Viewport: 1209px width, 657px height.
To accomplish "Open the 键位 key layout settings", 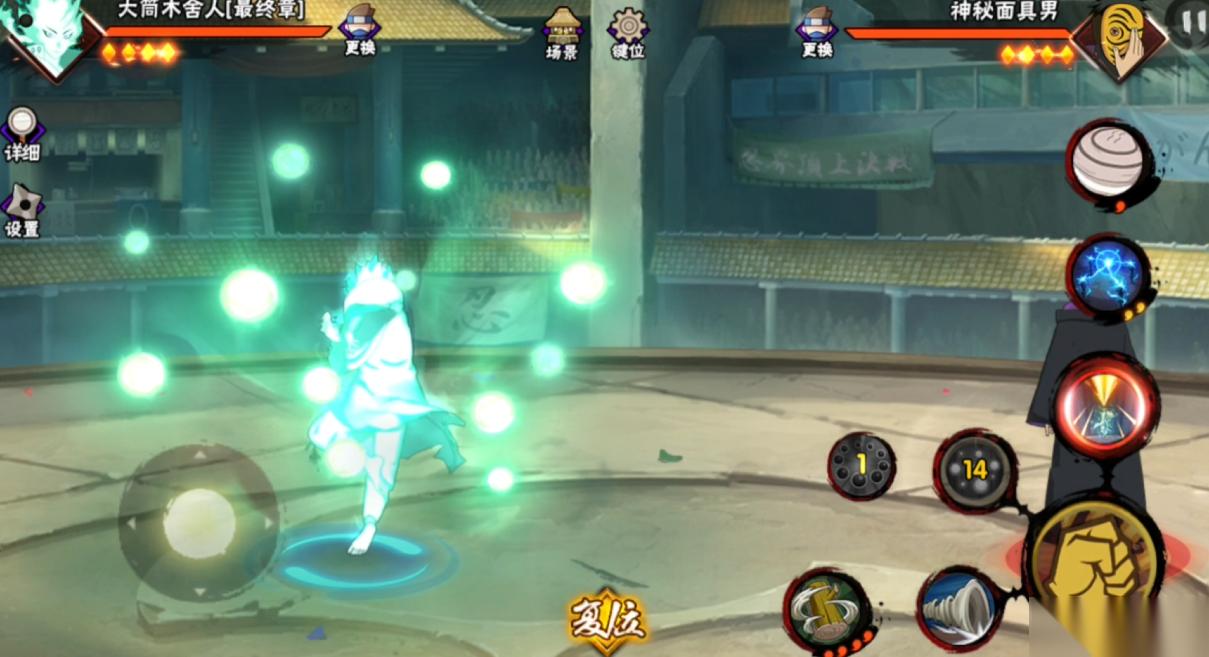I will point(628,33).
